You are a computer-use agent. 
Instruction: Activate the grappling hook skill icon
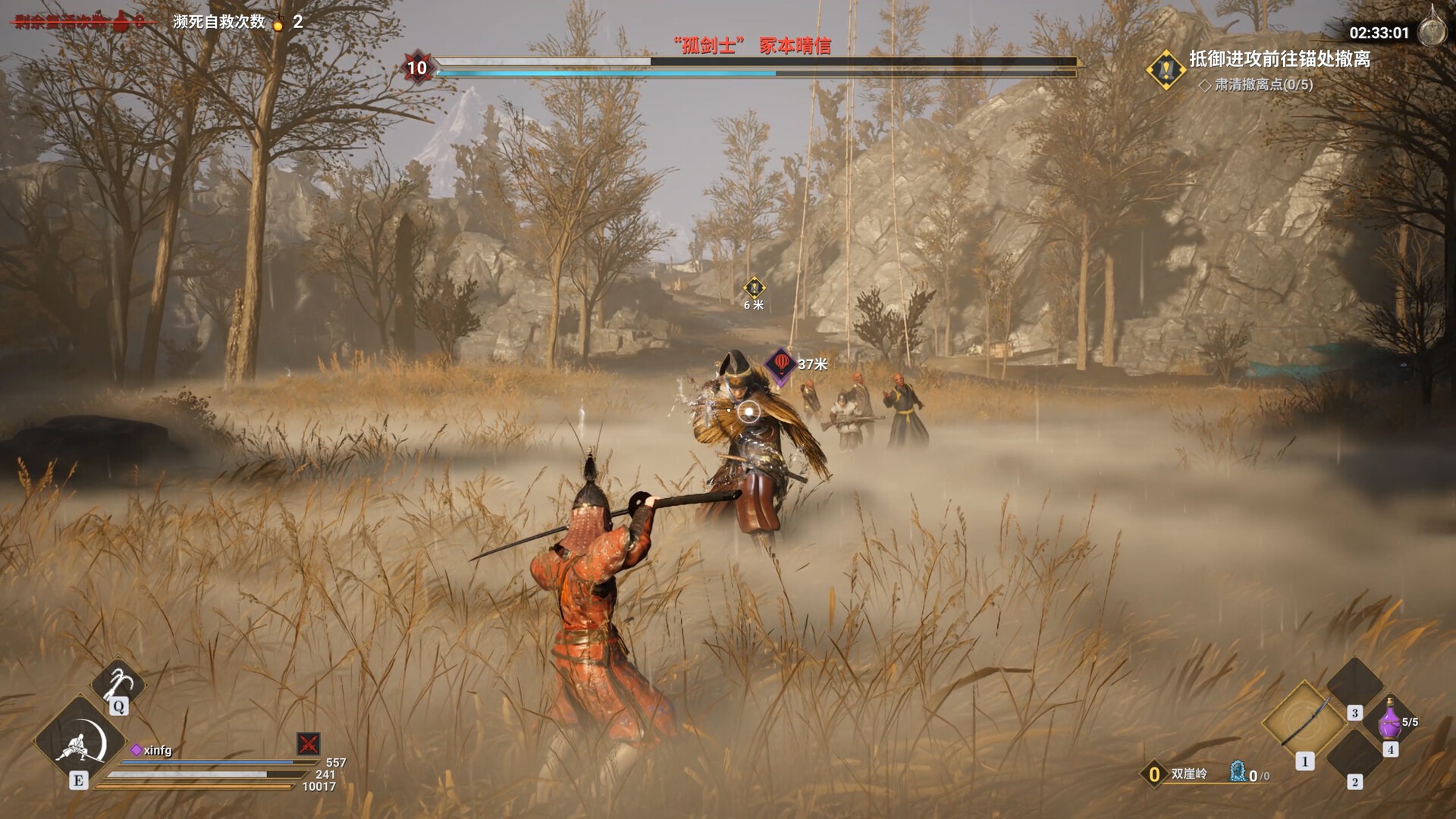pos(118,682)
